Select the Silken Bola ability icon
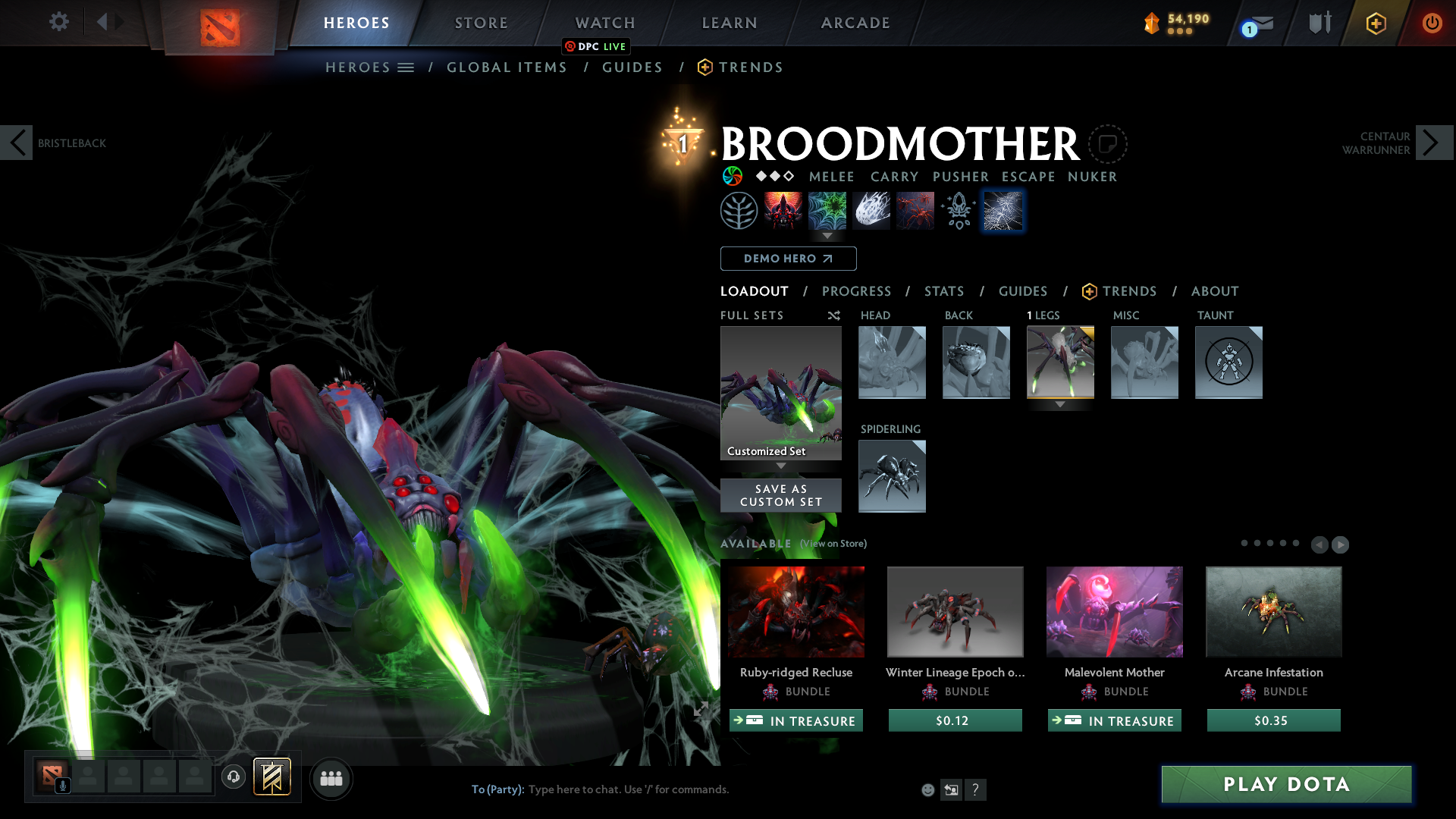Viewport: 1456px width, 819px height. click(871, 210)
